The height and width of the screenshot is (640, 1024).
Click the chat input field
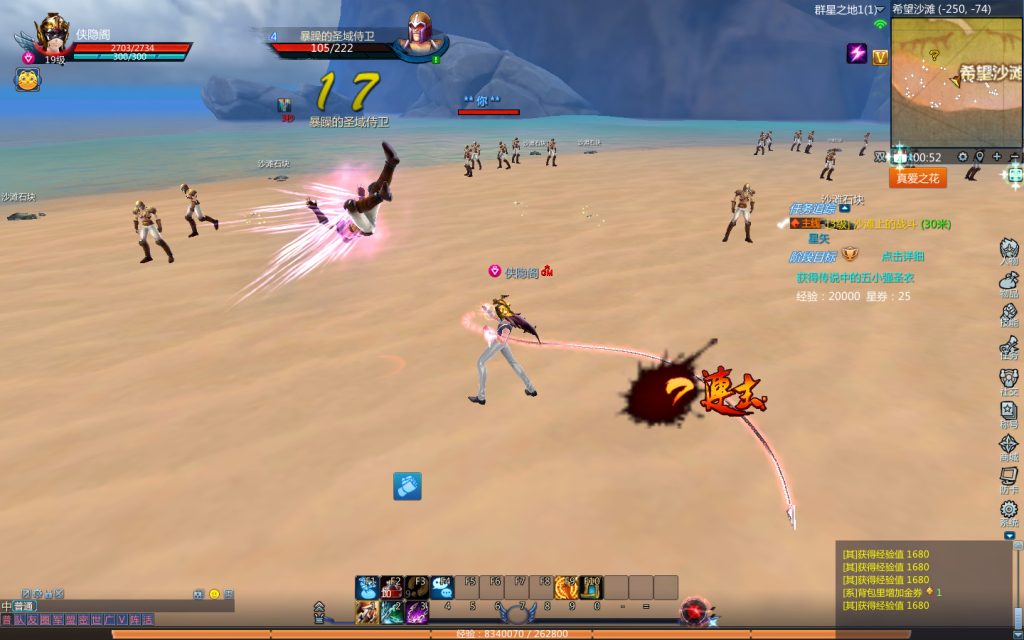pos(130,606)
